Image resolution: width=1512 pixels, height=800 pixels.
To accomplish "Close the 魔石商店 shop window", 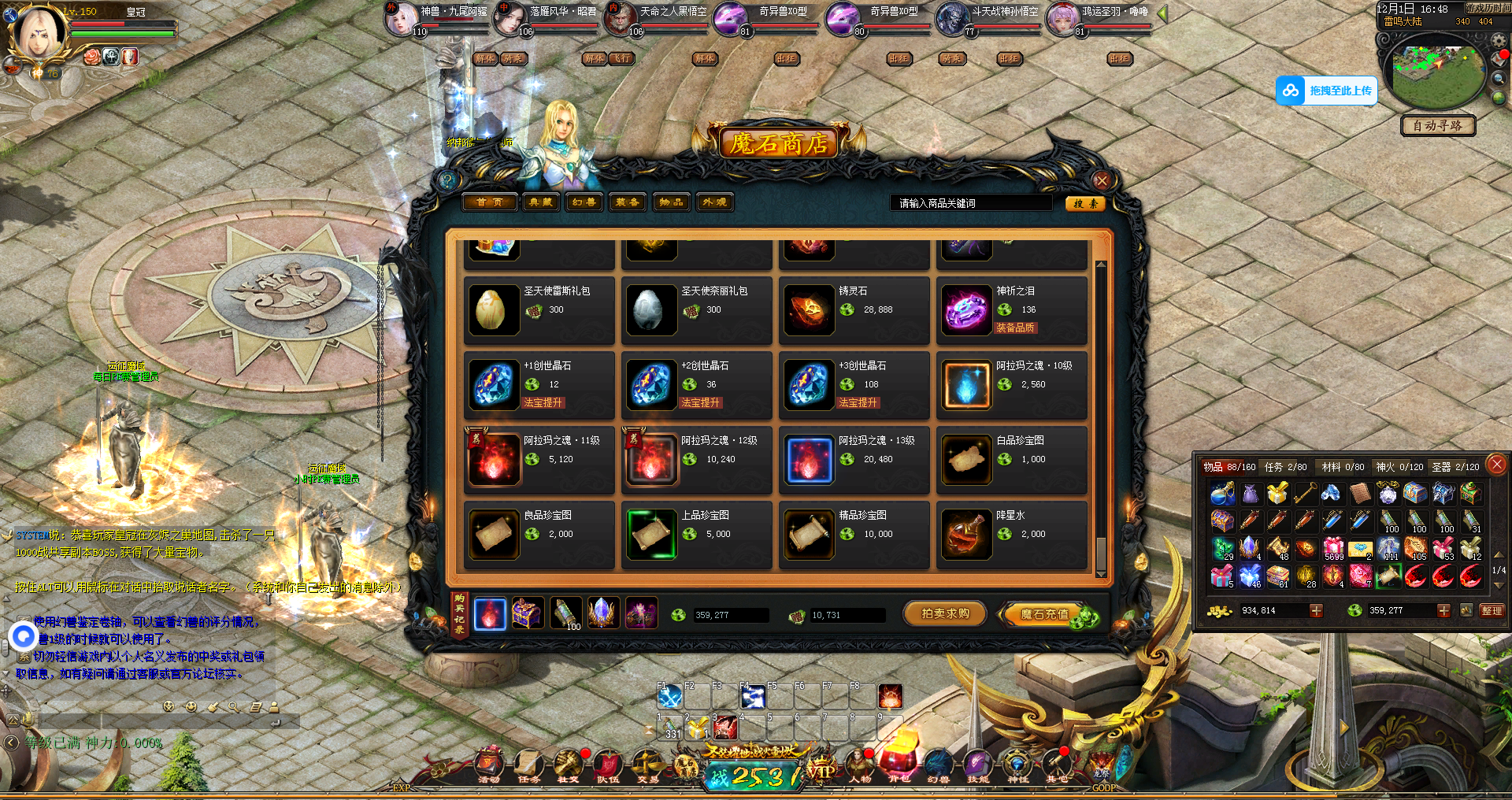I will [x=1102, y=180].
